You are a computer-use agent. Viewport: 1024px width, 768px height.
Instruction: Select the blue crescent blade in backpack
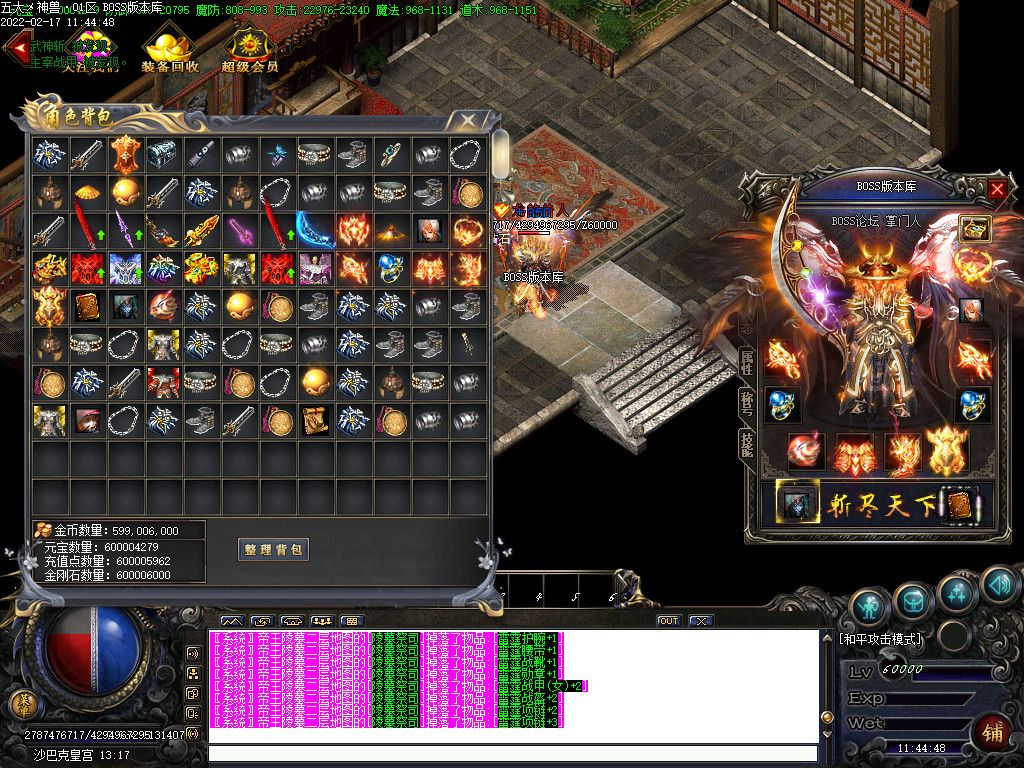315,230
